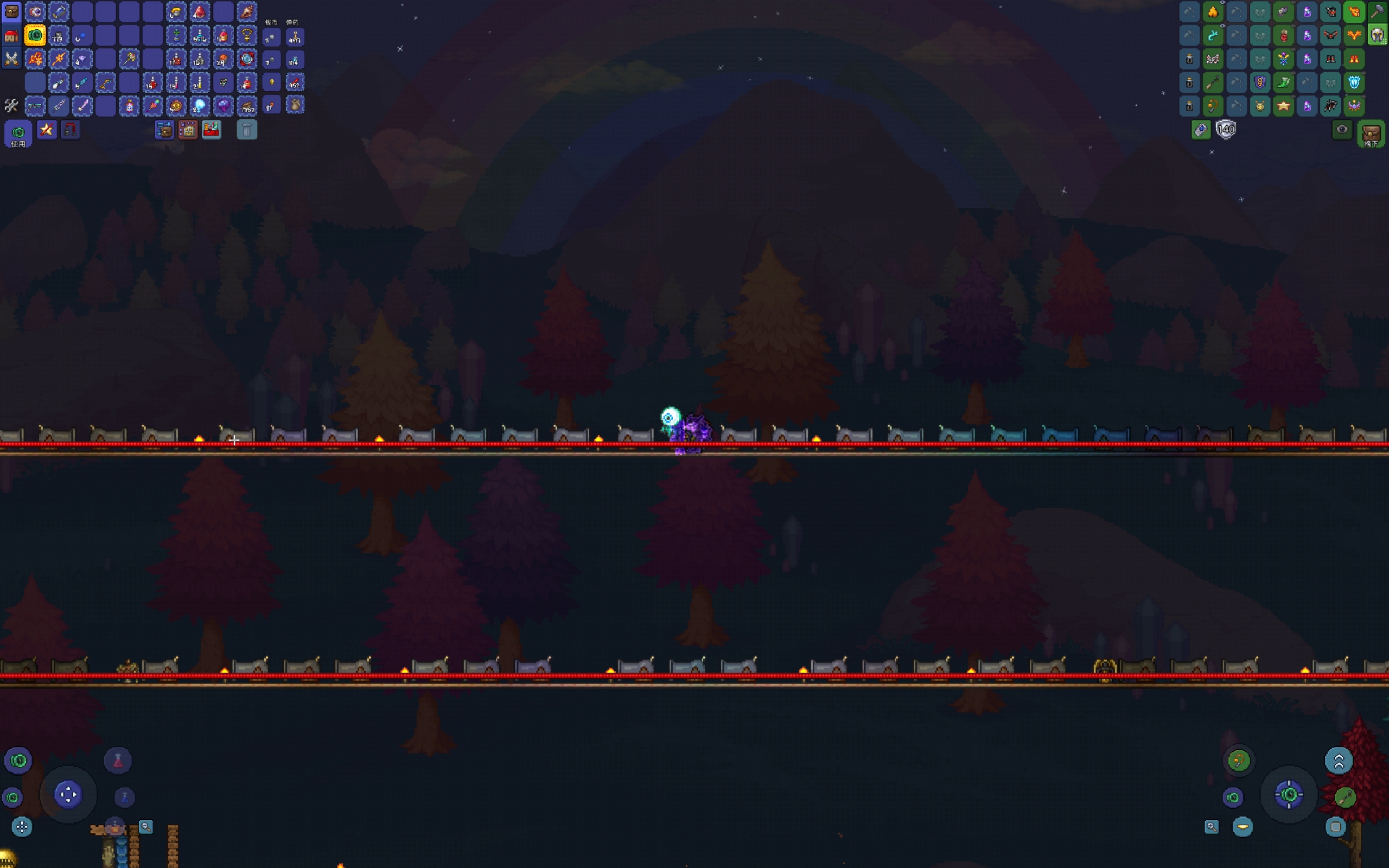Use the blue mana potion quick button
Image resolution: width=1389 pixels, height=868 pixels.
125,797
